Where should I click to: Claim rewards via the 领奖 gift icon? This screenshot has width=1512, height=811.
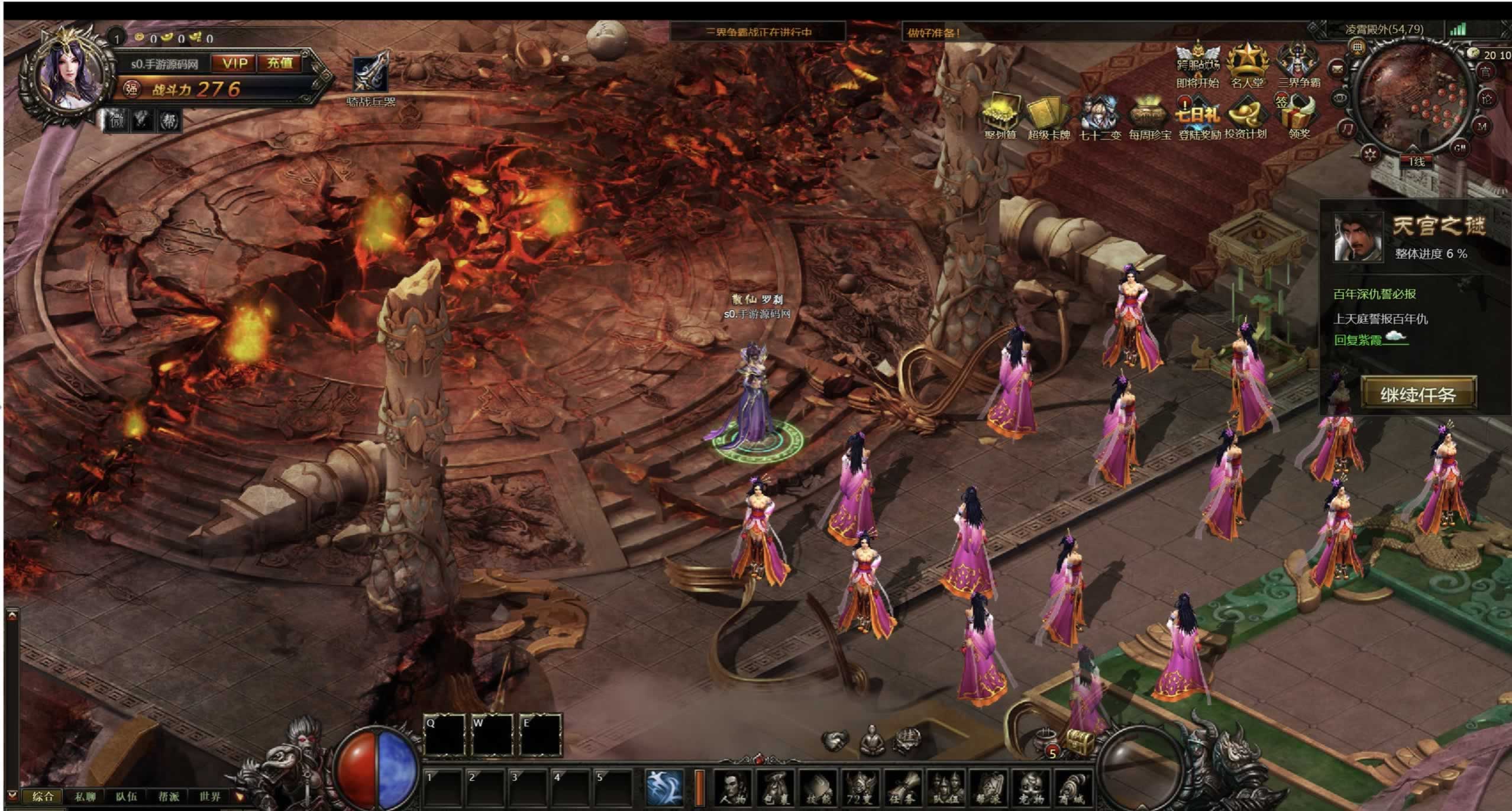[1299, 115]
